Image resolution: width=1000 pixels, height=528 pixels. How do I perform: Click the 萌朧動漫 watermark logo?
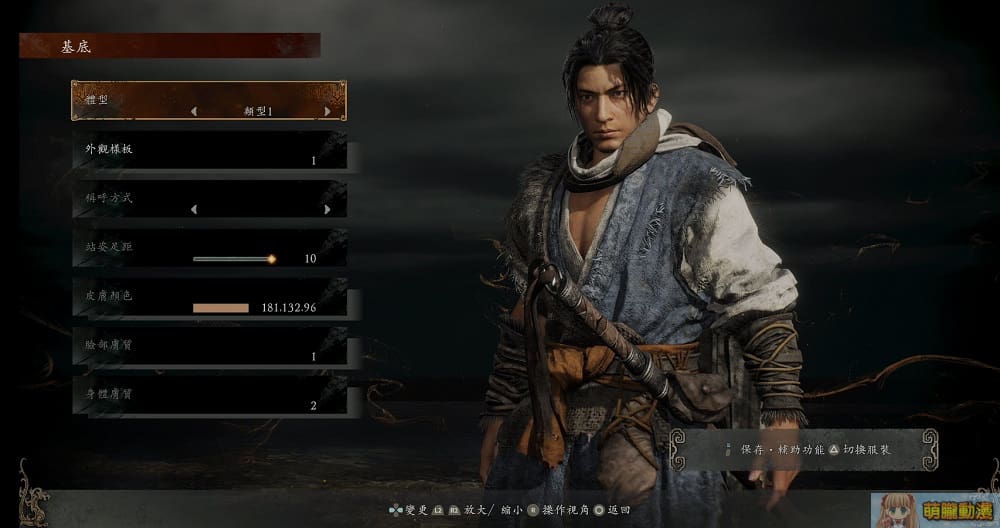point(934,508)
